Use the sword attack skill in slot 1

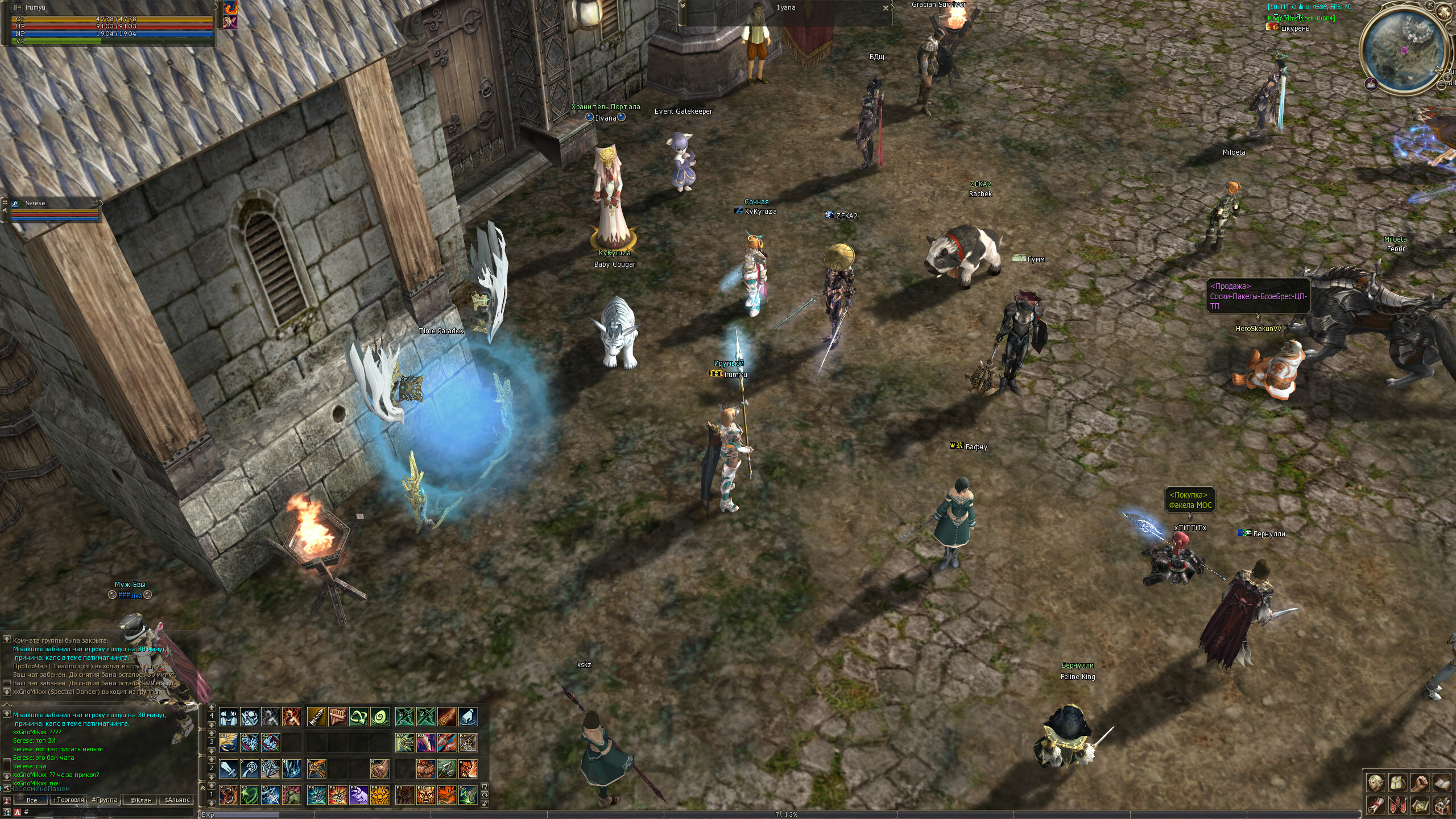[229, 769]
